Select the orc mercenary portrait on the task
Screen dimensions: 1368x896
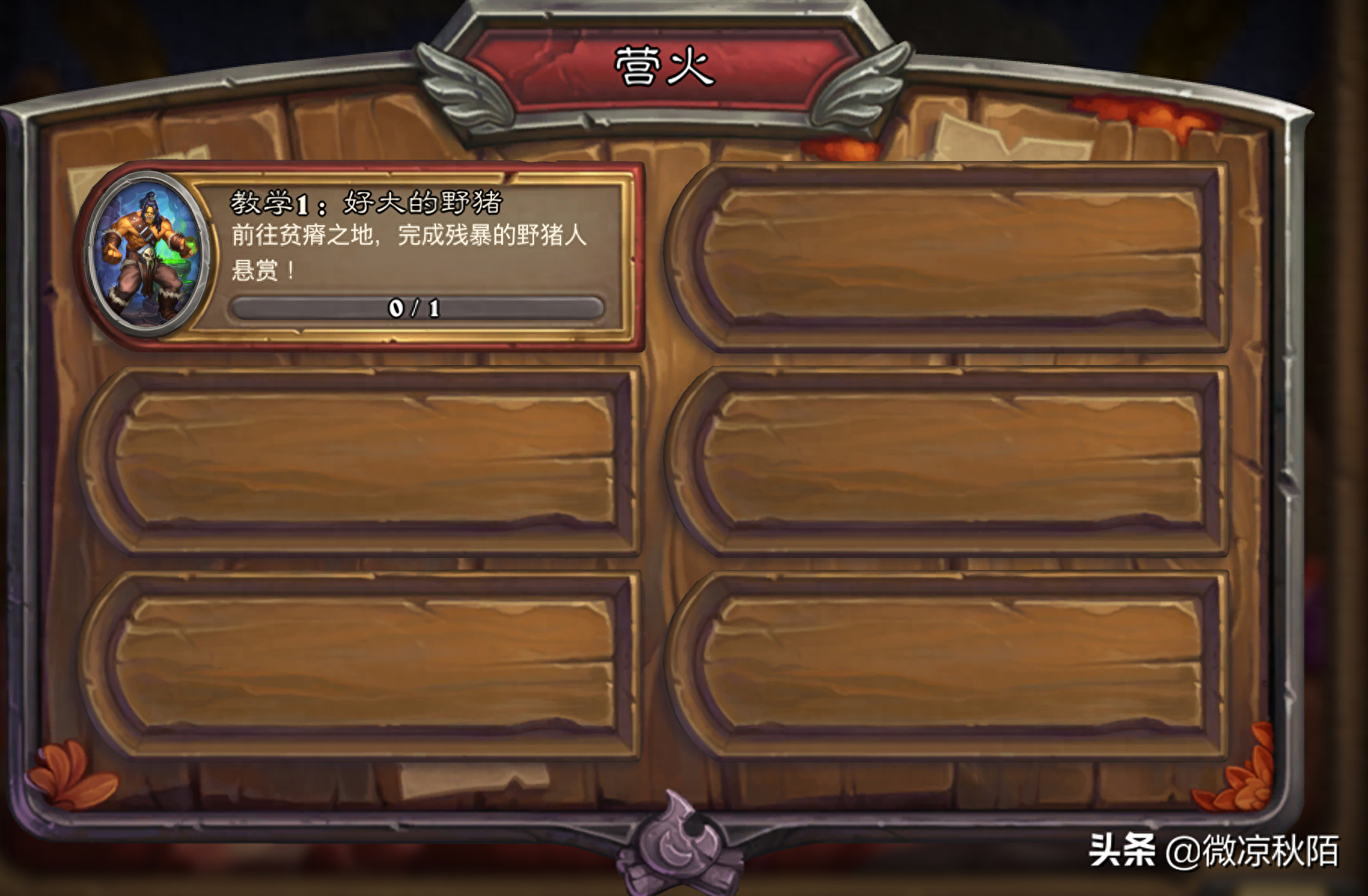click(146, 254)
